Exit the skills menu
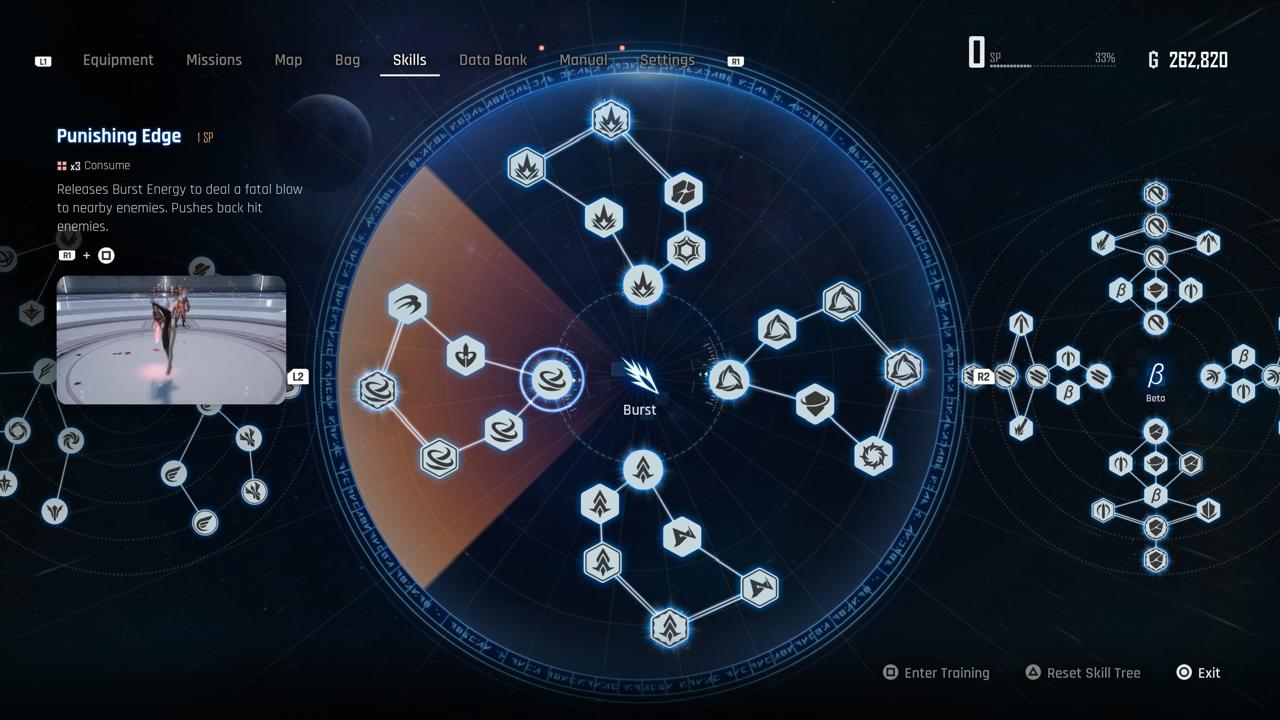The image size is (1280, 720). tap(1198, 673)
